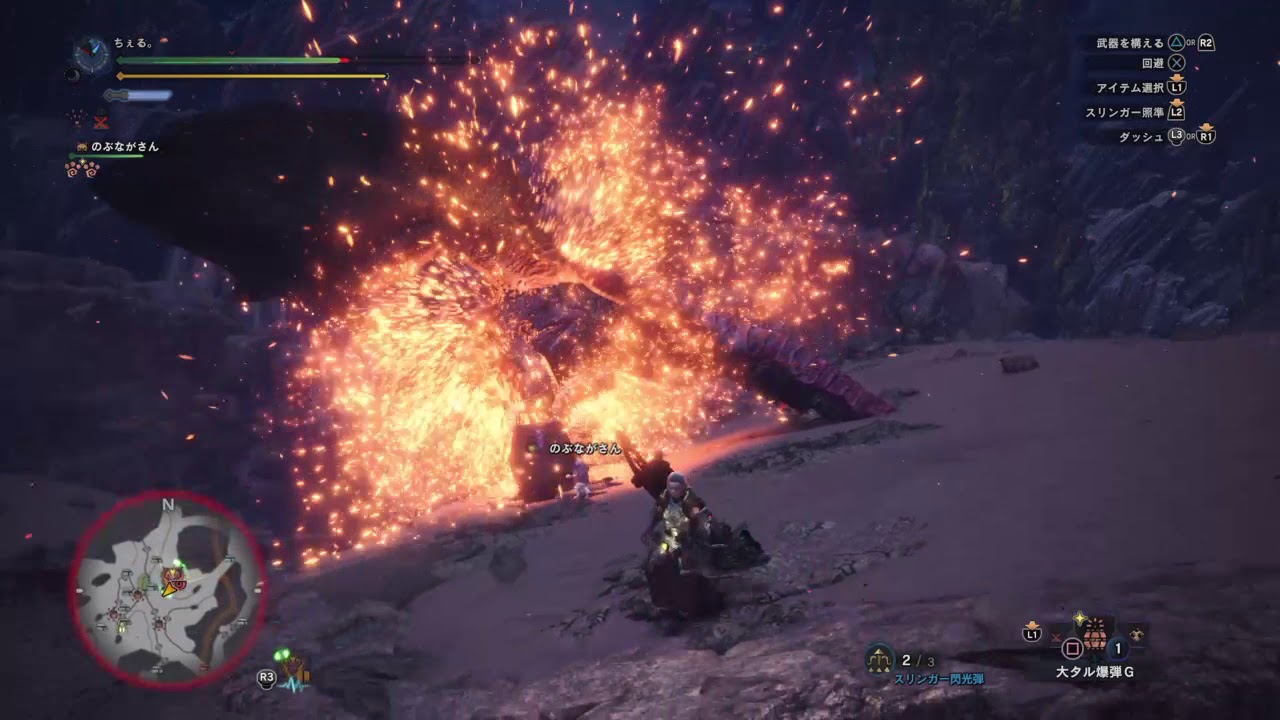The height and width of the screenshot is (720, 1280).
Task: Choose the slinger flash pod ammo icon
Action: click(880, 658)
